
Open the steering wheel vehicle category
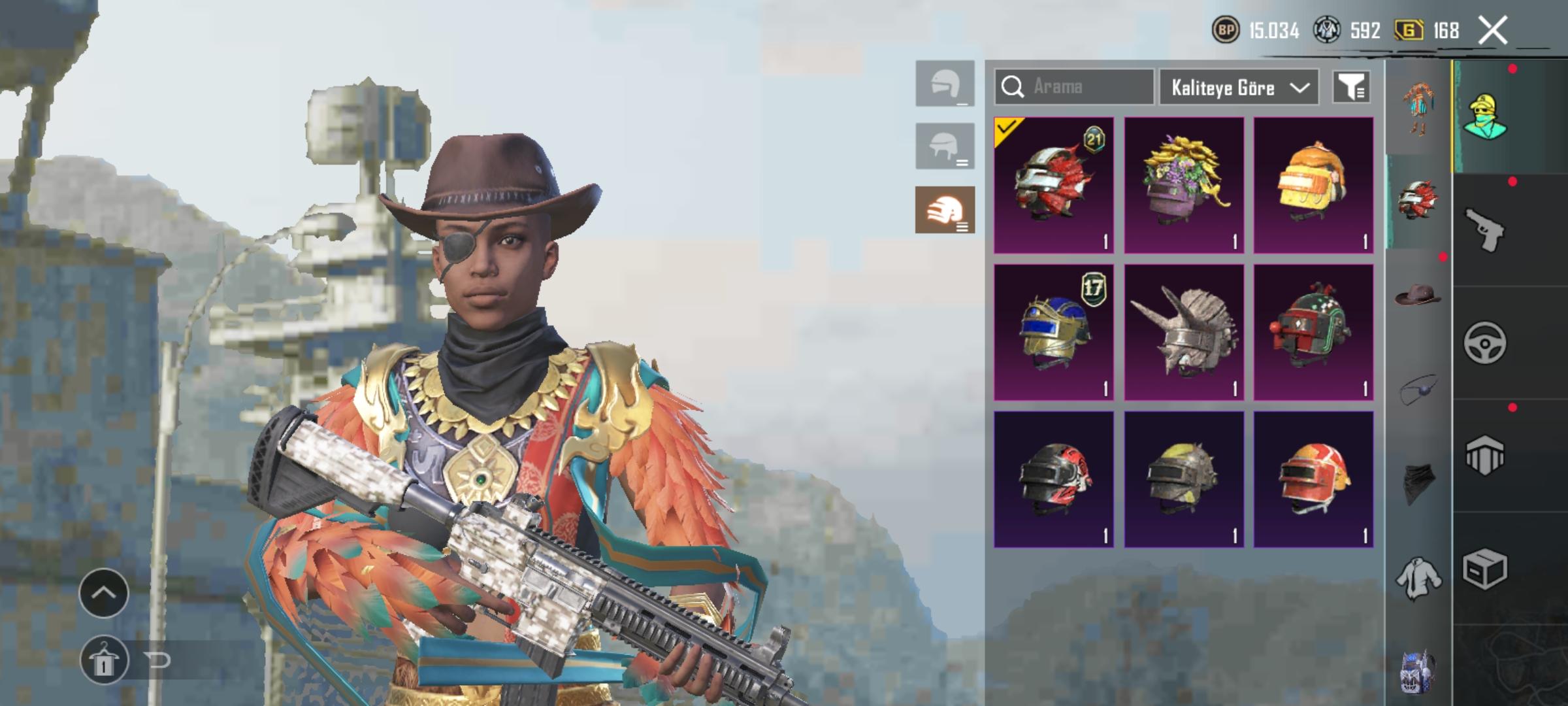1484,343
